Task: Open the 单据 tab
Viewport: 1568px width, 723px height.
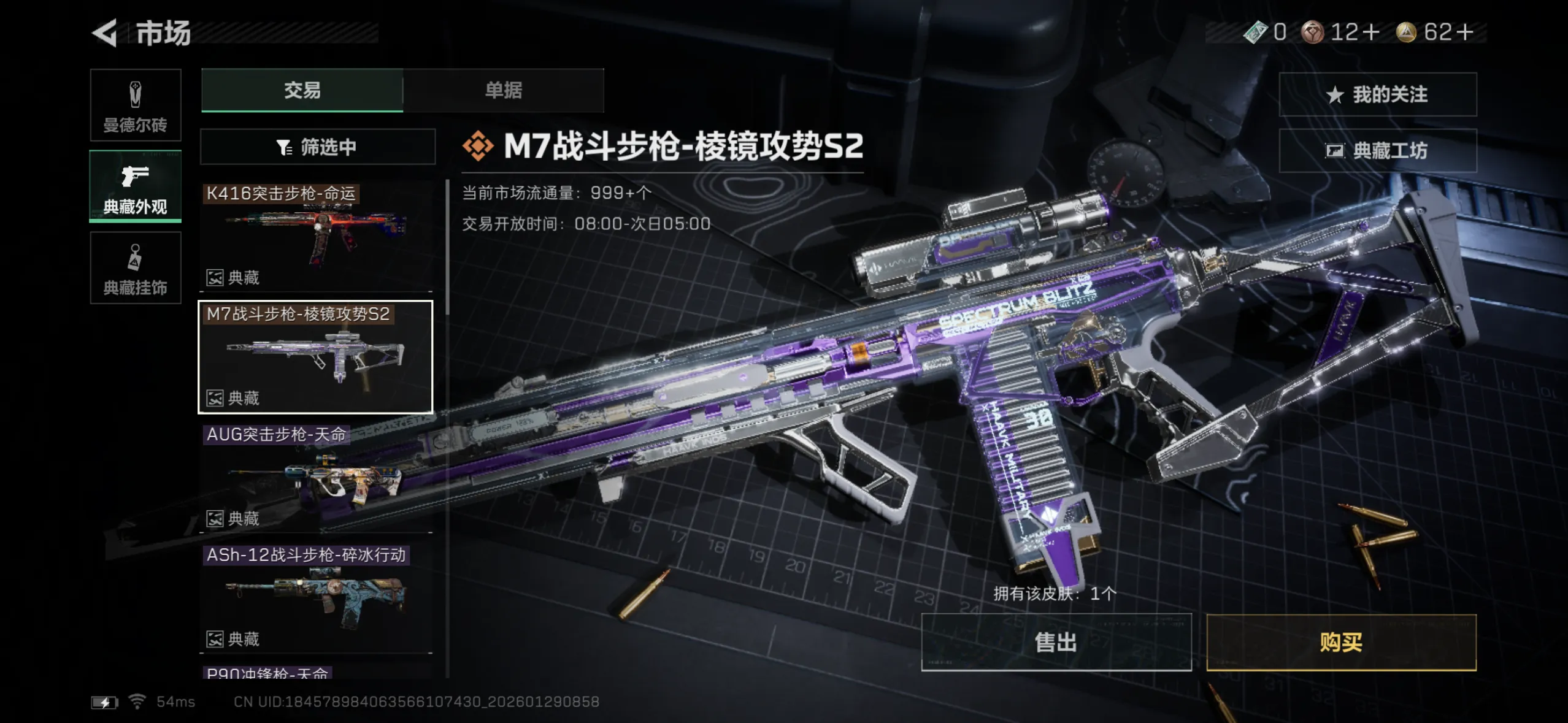Action: [503, 90]
